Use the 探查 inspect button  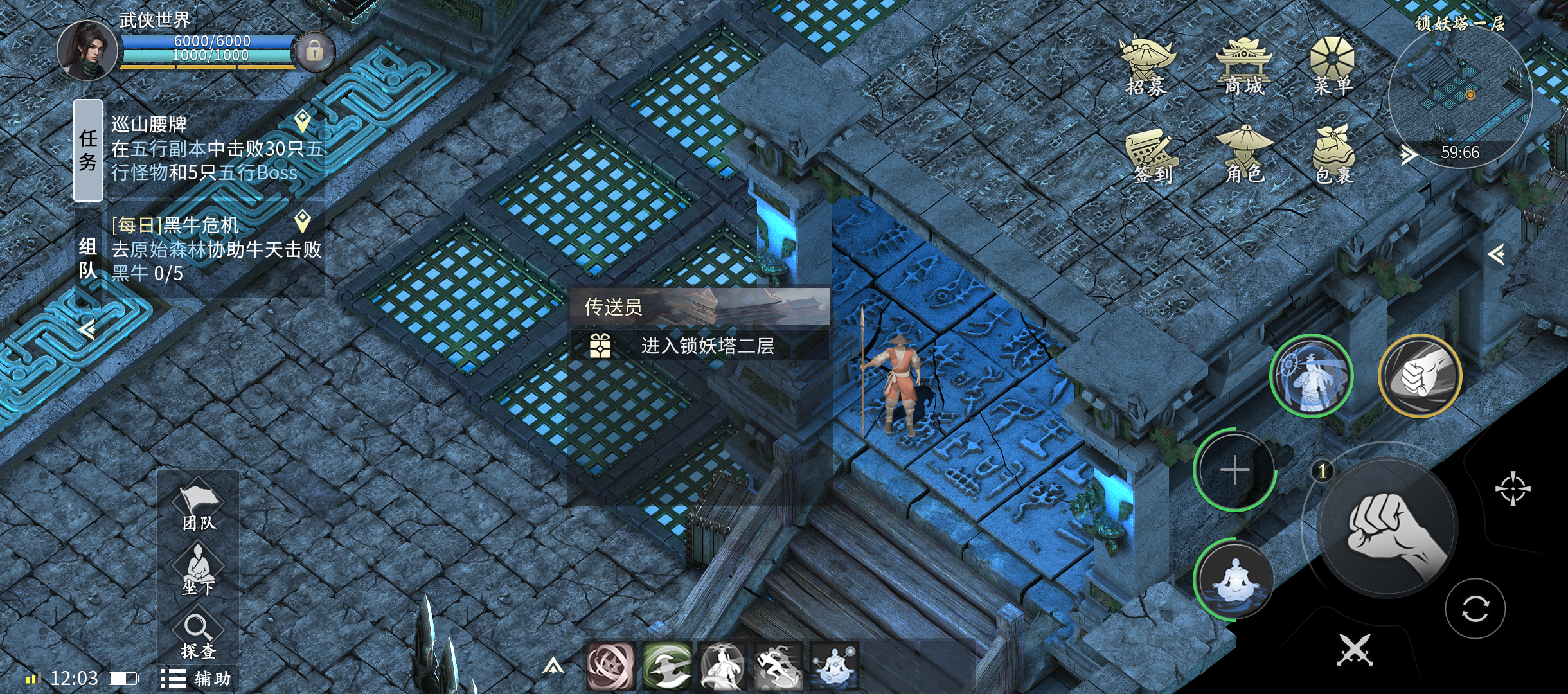click(x=198, y=636)
